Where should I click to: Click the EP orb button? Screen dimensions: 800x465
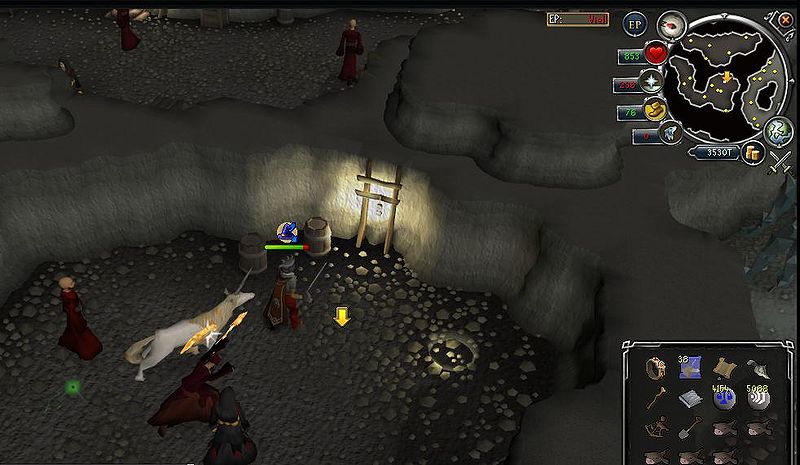pos(635,25)
